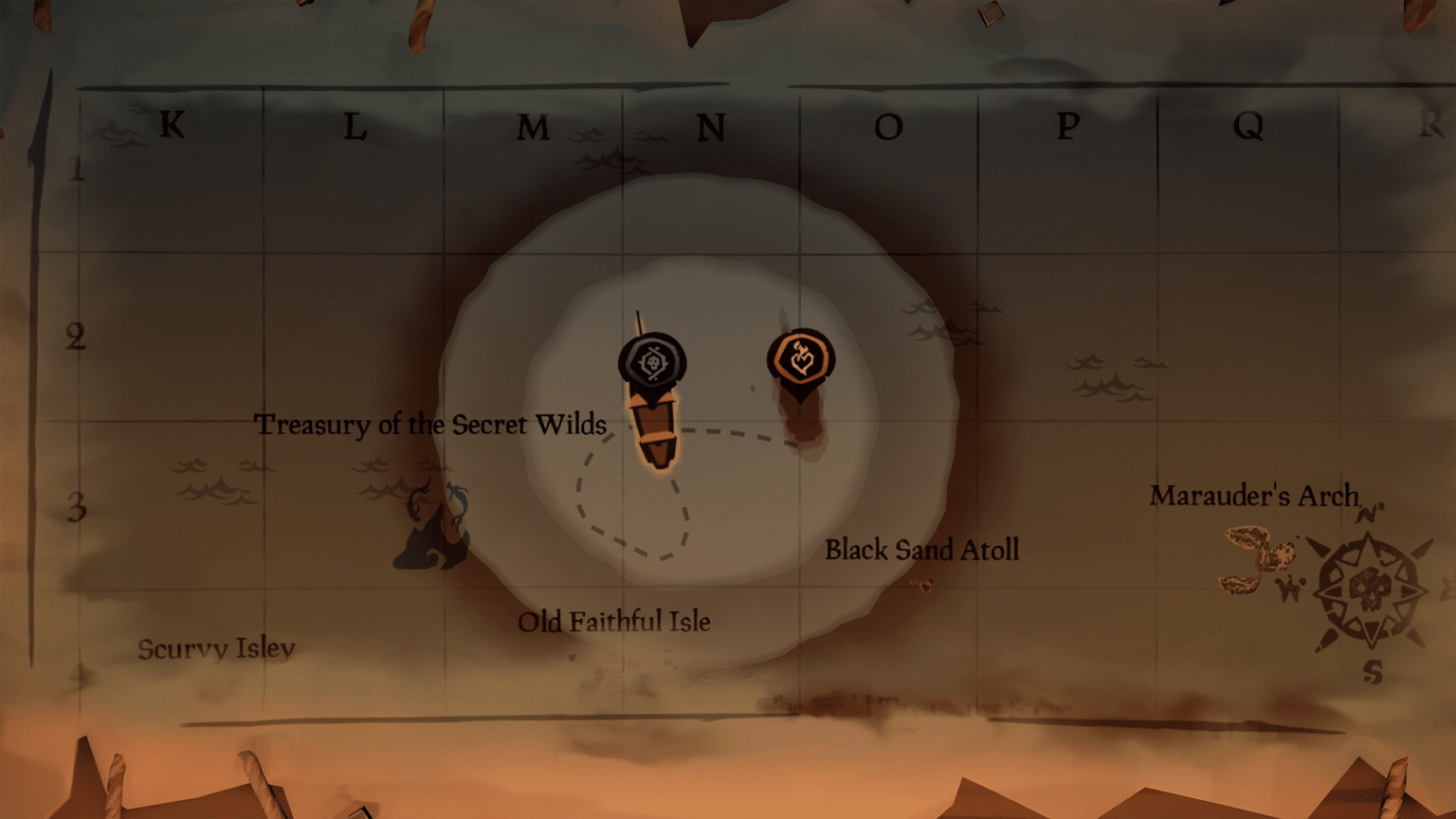Select row label 2 on the map edge

point(75,337)
